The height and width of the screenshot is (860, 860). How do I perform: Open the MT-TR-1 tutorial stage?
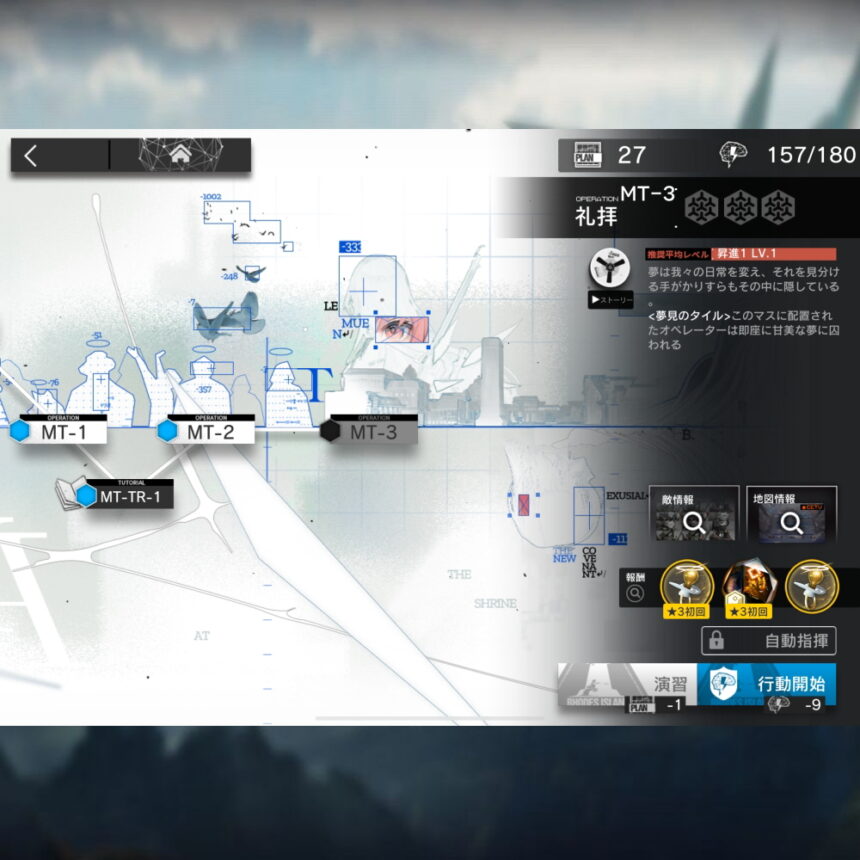pyautogui.click(x=128, y=496)
